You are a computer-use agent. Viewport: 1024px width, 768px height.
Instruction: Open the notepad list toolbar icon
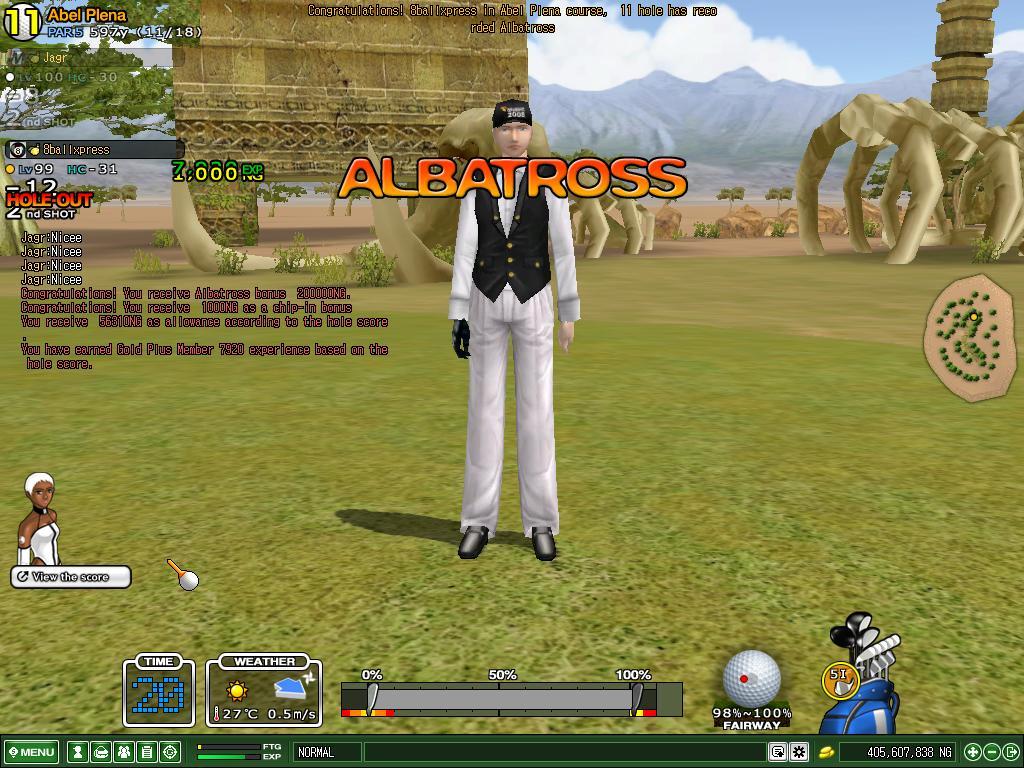[147, 752]
